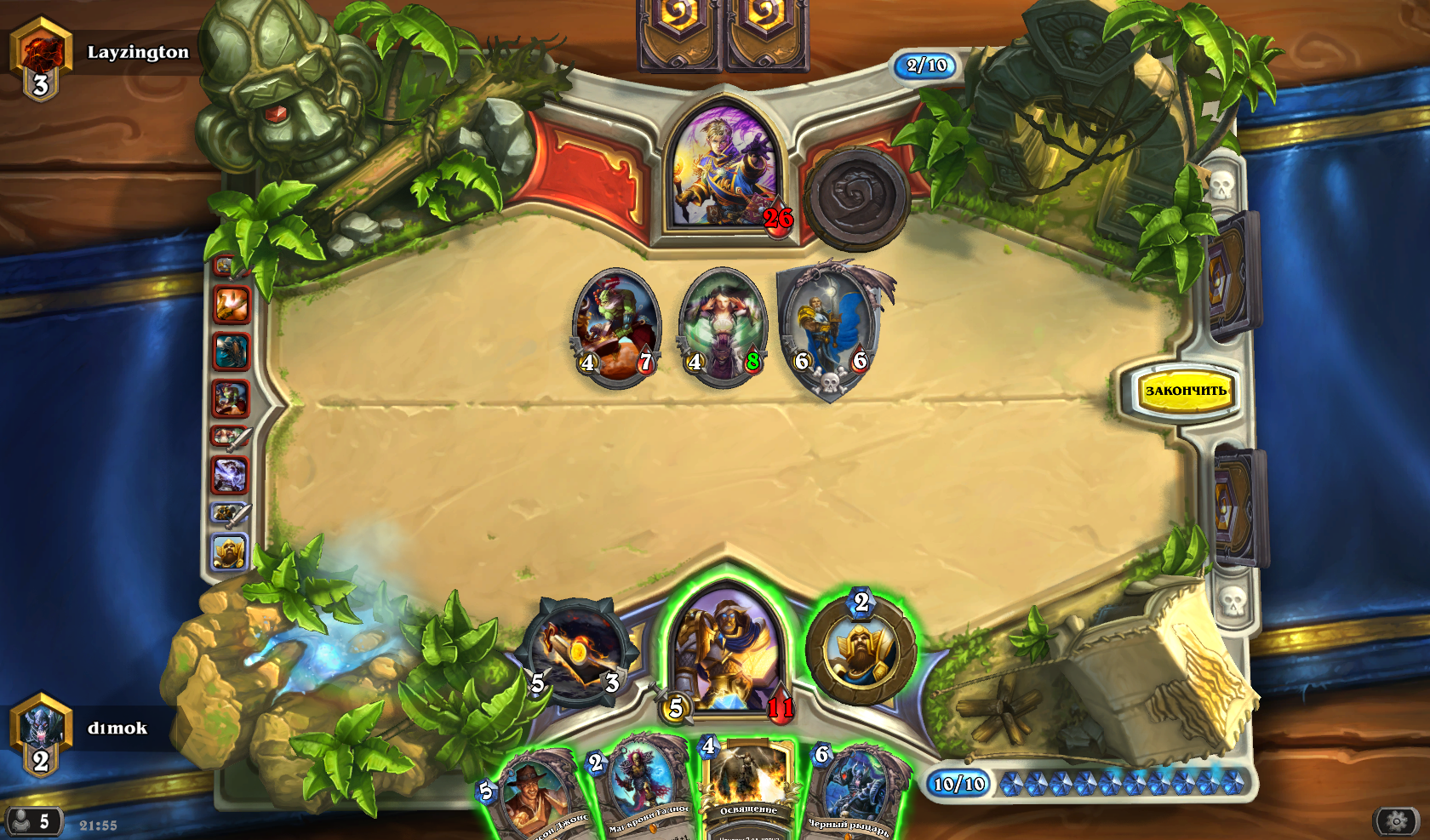Image resolution: width=1430 pixels, height=840 pixels.
Task: View the paladin recruit entry in history
Action: 229,553
